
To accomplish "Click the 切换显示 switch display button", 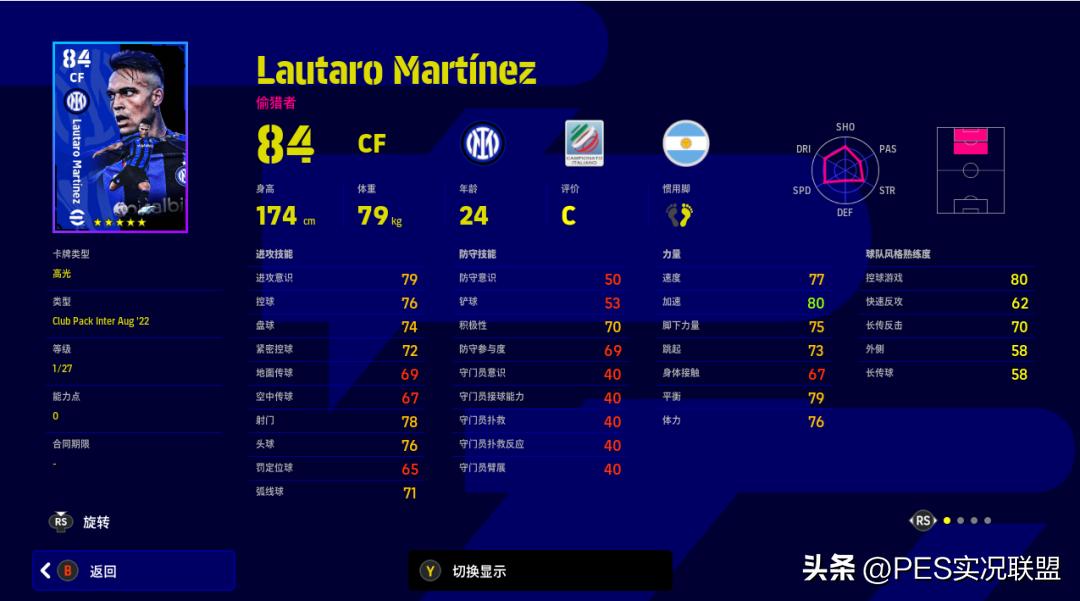I will pyautogui.click(x=540, y=571).
